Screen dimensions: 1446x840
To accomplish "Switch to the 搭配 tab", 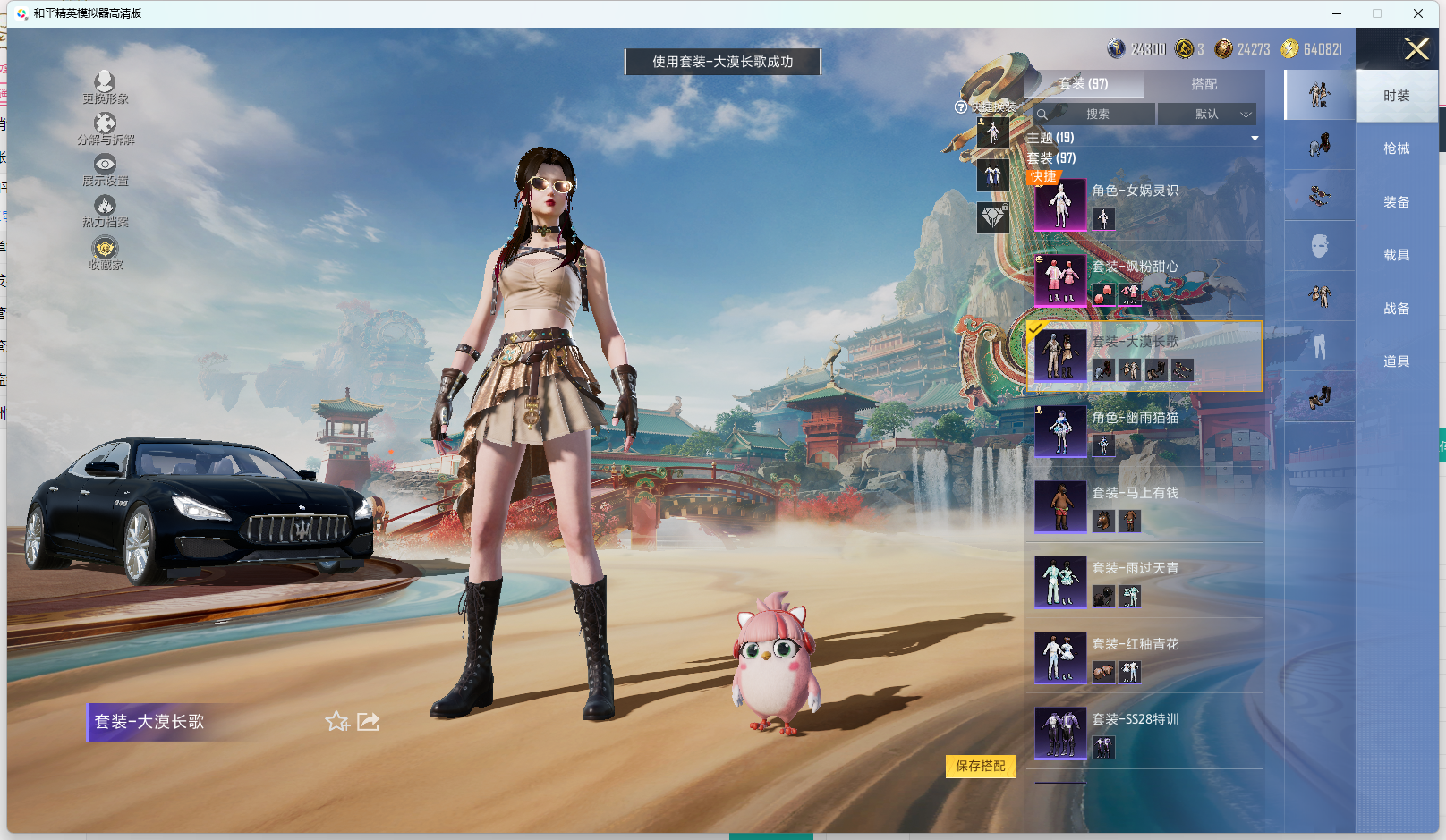I will click(1204, 84).
